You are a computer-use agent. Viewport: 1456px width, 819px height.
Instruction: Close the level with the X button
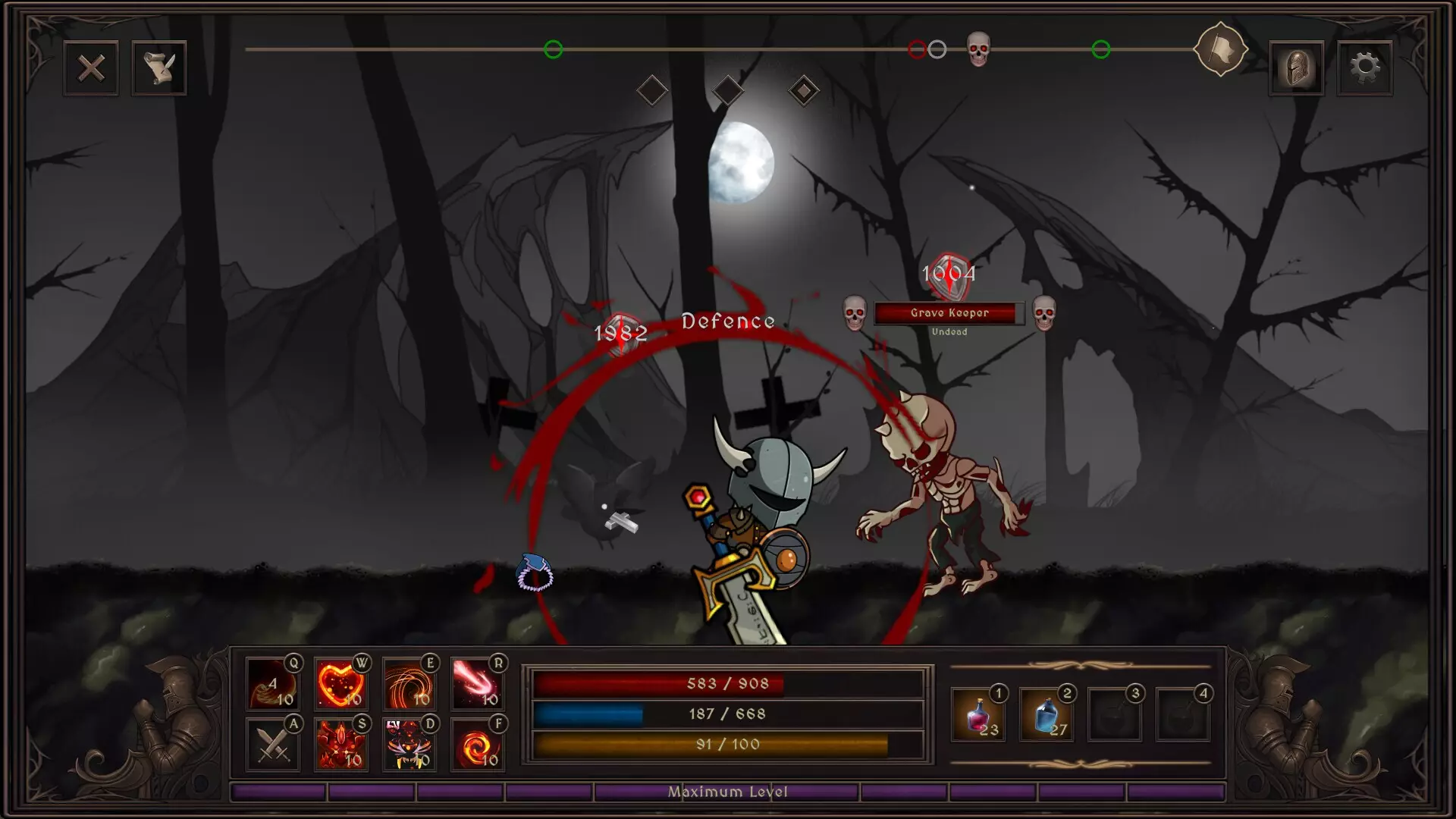tap(91, 68)
